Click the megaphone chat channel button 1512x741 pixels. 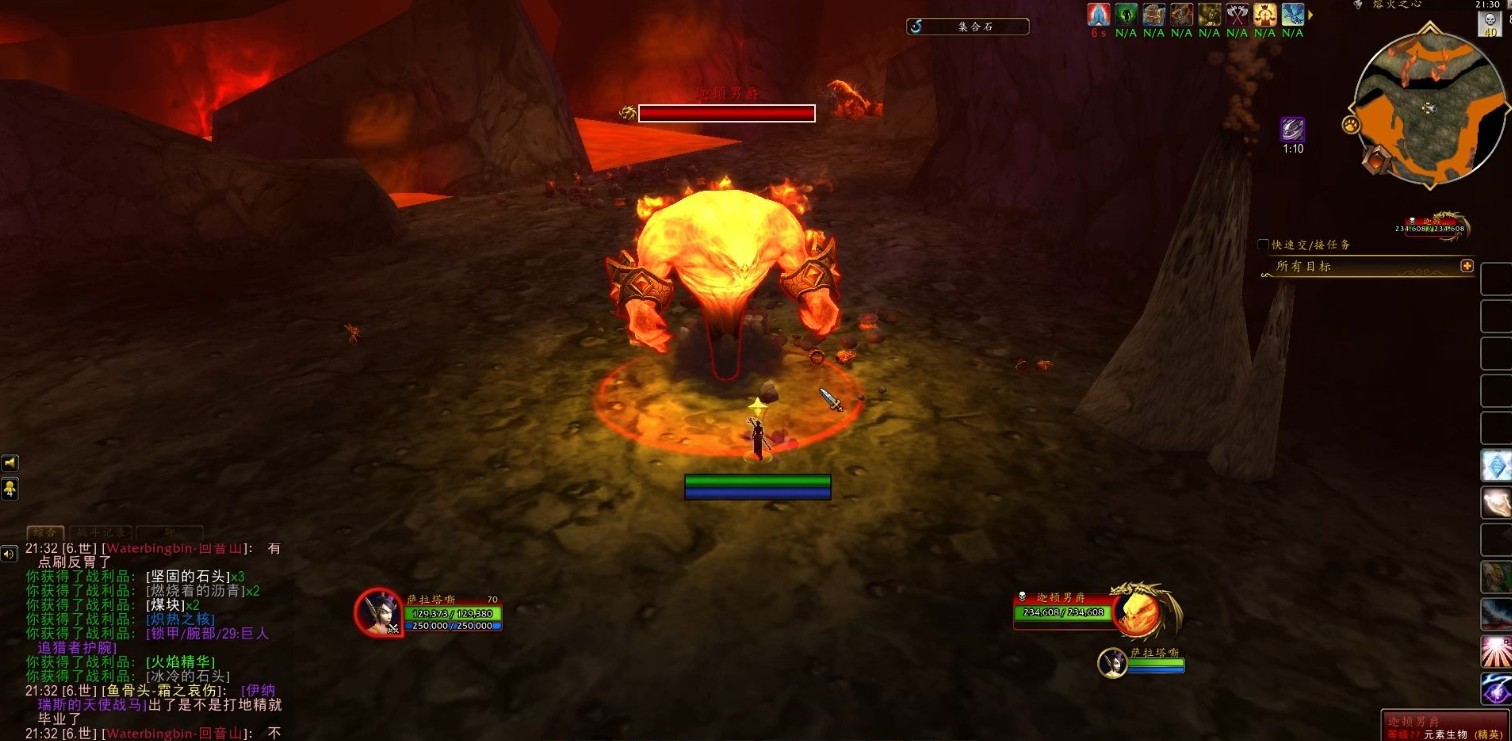point(10,463)
